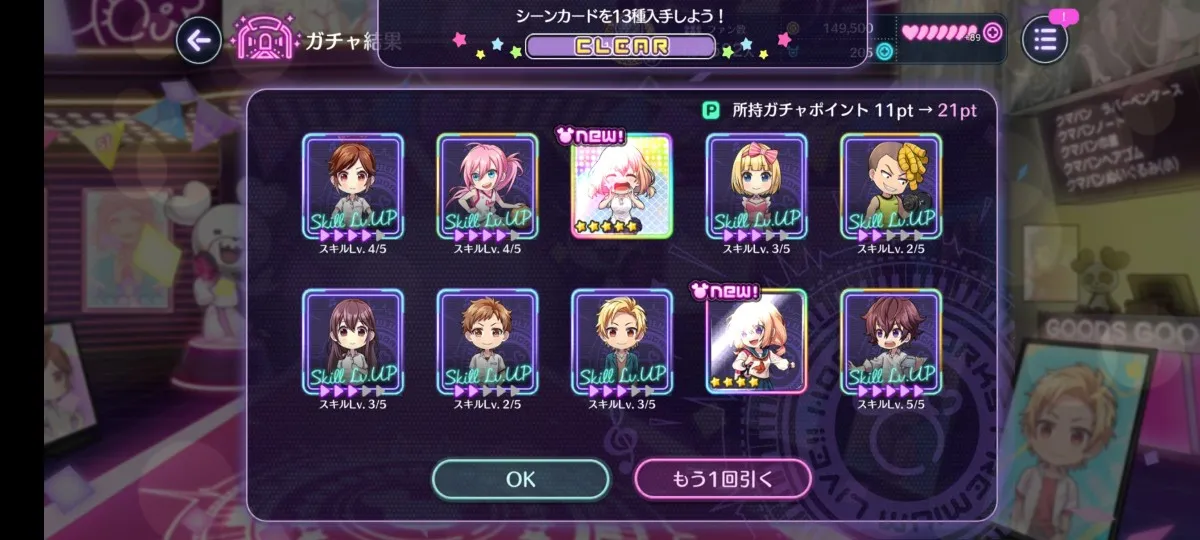
Task: Choose the long dark-haired girl card
Action: pyautogui.click(x=352, y=341)
